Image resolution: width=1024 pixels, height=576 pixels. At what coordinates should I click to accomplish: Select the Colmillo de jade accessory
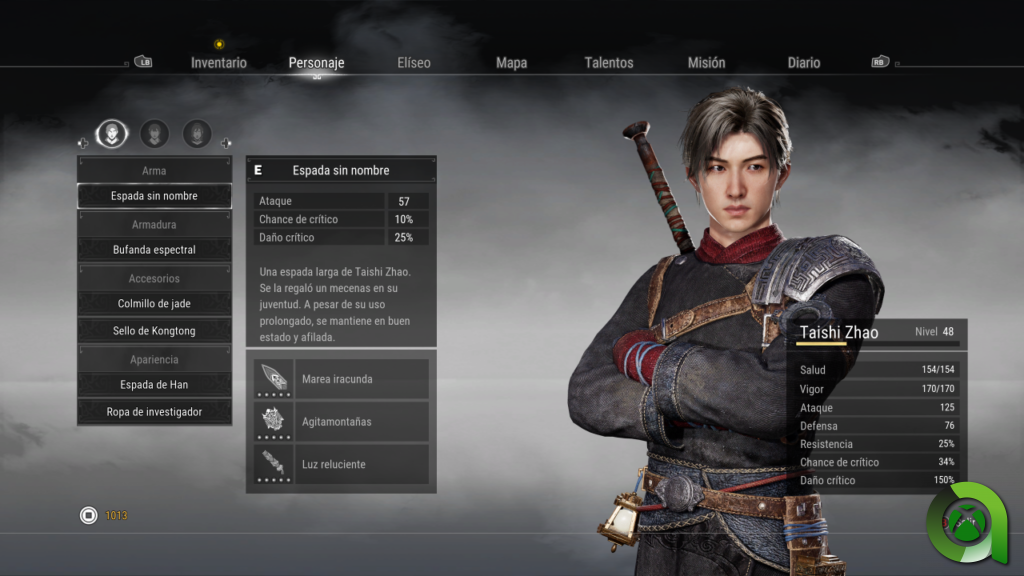pyautogui.click(x=154, y=304)
